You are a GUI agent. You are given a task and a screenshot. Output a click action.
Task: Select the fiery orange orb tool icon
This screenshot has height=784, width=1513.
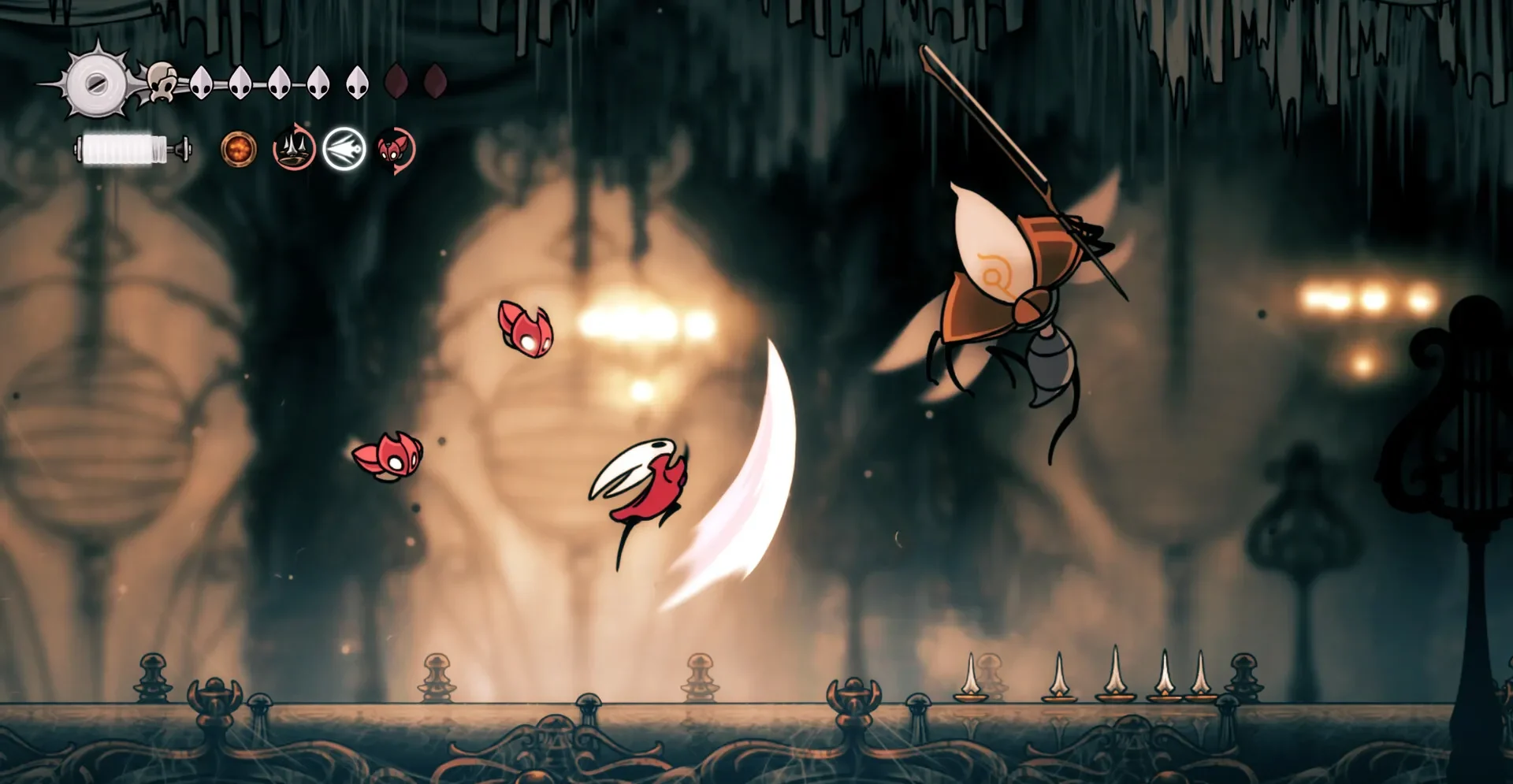(x=238, y=149)
